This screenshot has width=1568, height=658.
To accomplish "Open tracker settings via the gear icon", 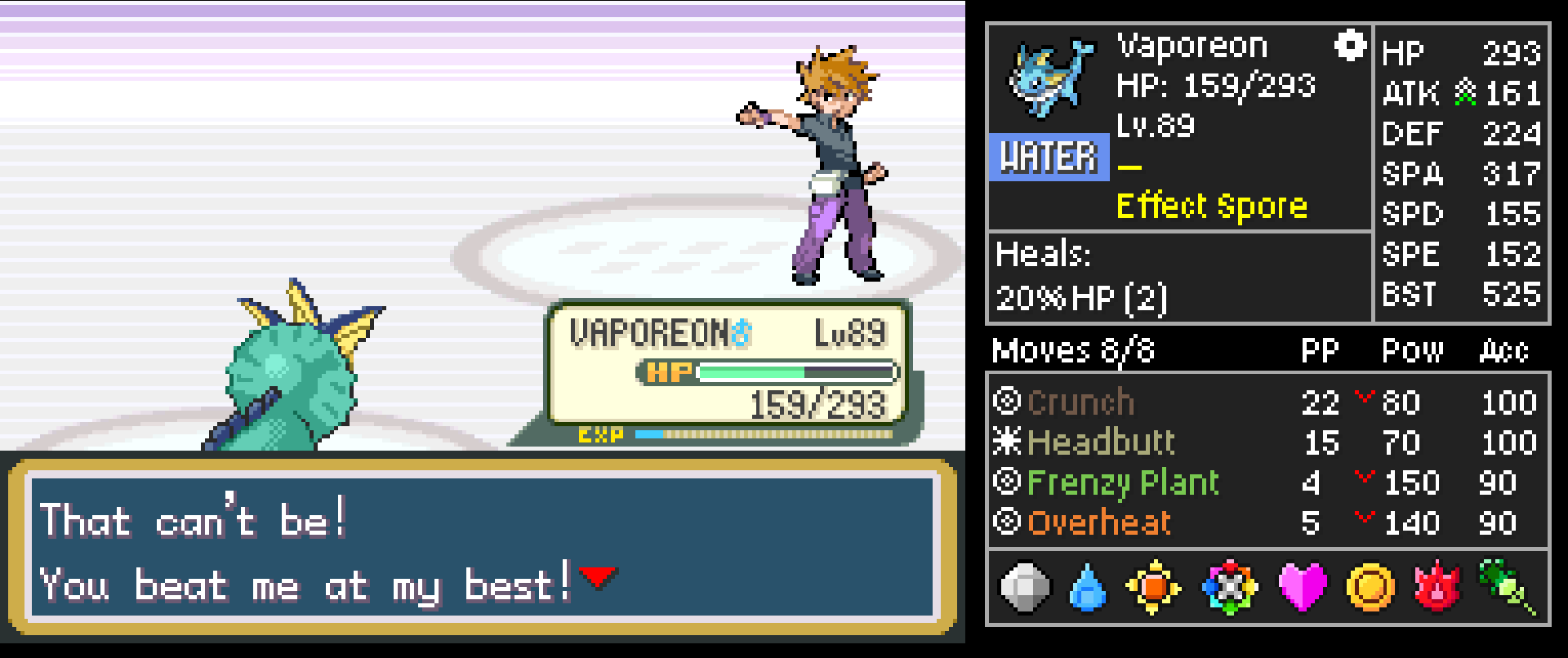I will (x=1350, y=46).
